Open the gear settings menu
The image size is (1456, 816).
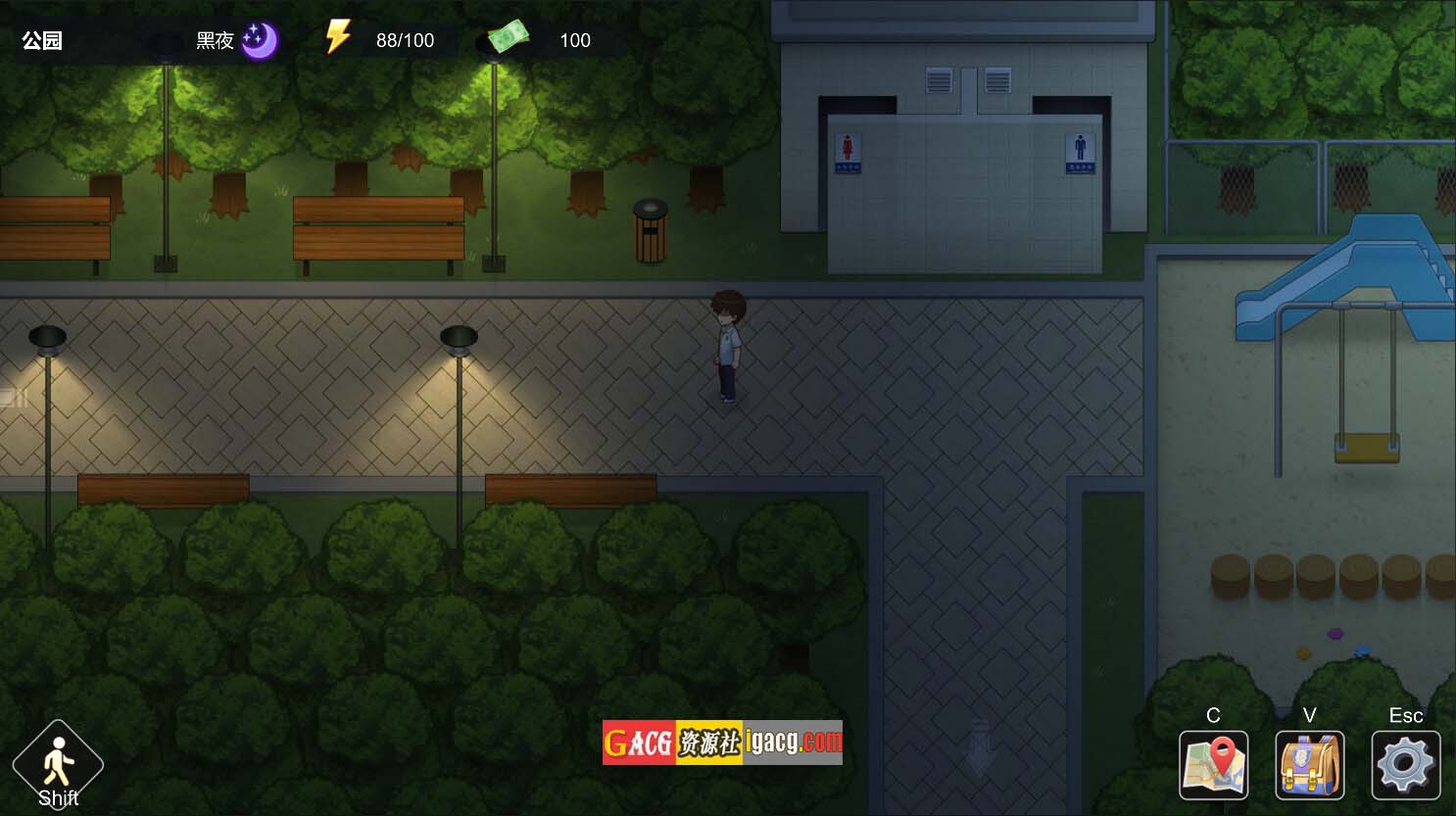(x=1405, y=765)
